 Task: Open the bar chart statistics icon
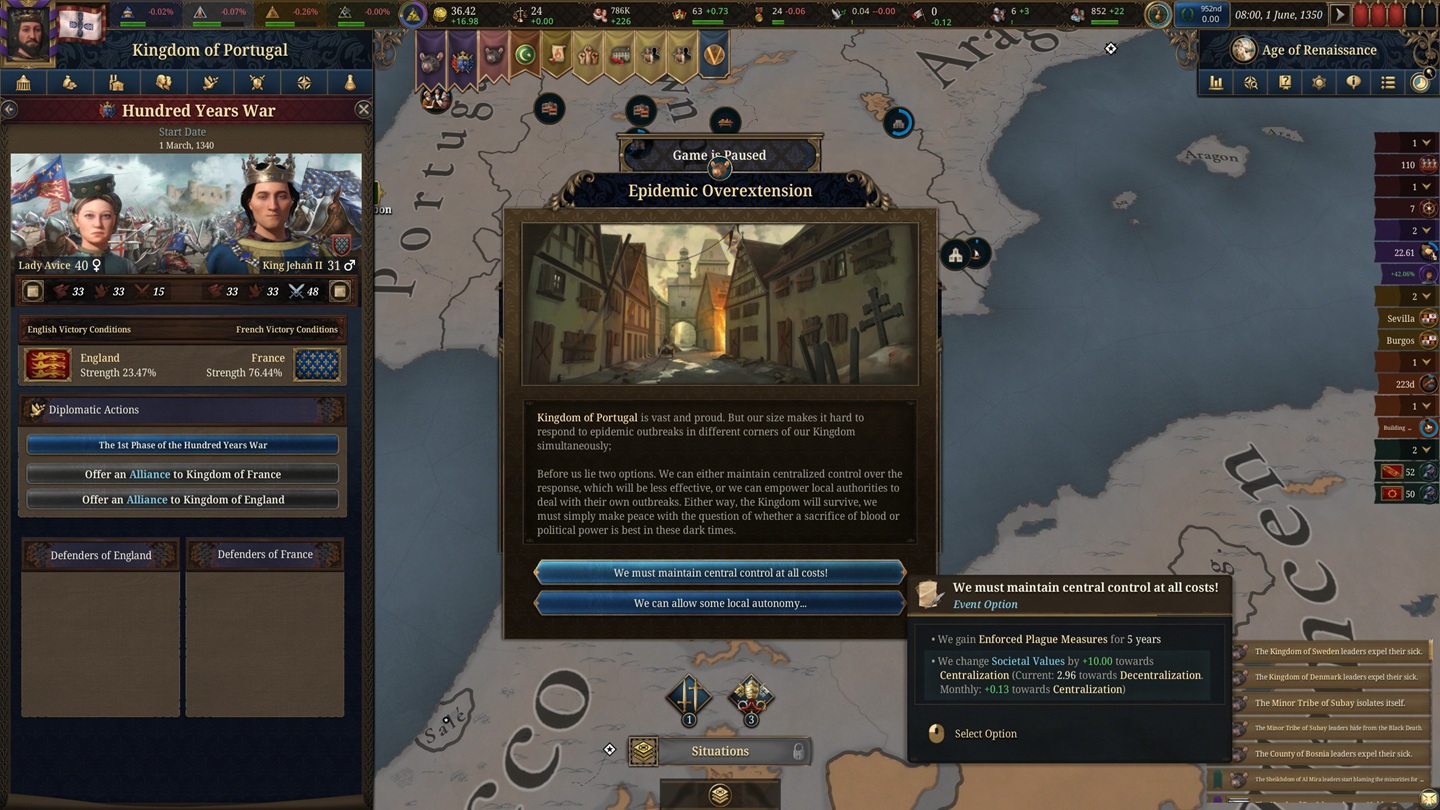(1216, 83)
